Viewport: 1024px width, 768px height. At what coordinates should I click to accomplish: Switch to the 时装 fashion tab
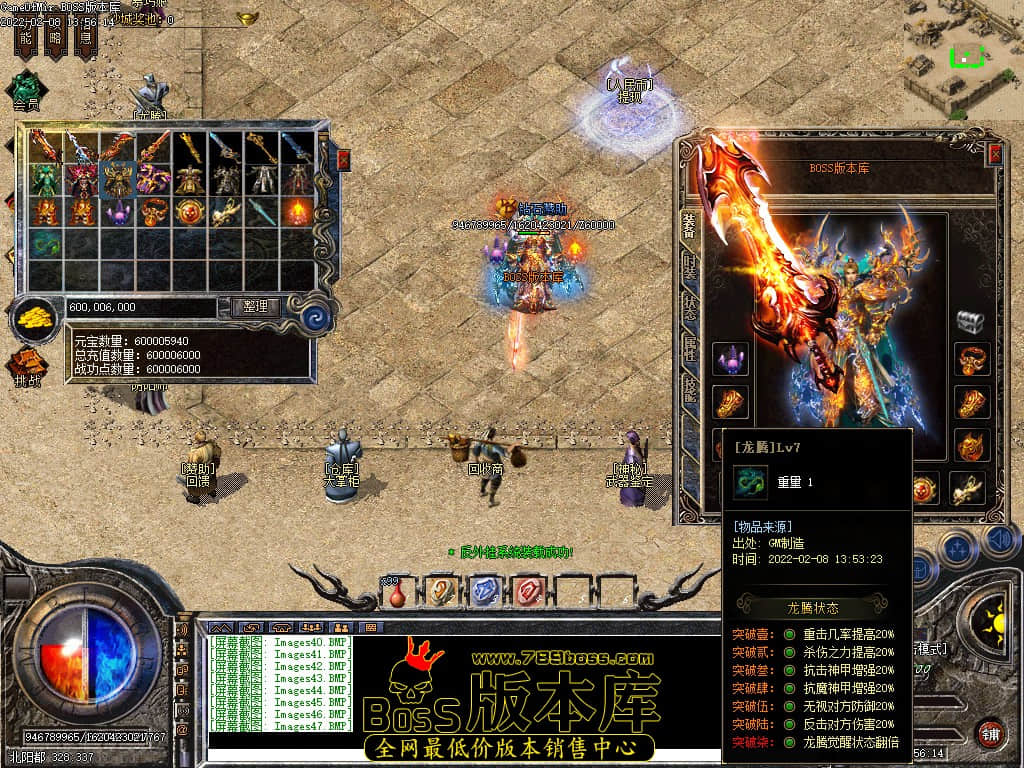coord(689,268)
